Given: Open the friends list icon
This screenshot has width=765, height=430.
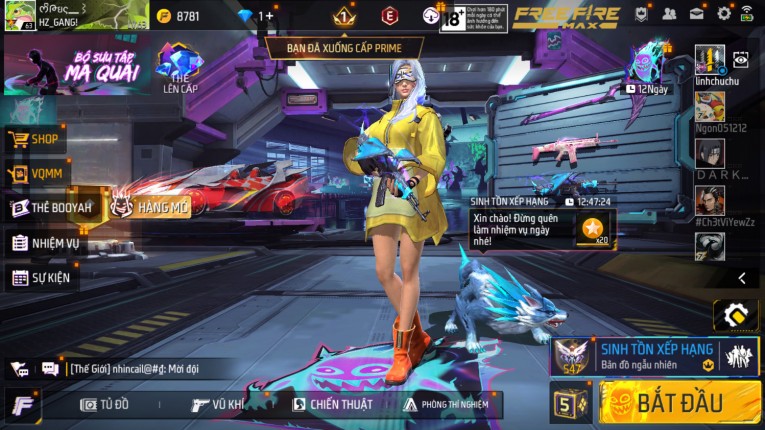Looking at the screenshot, I should click(x=670, y=14).
